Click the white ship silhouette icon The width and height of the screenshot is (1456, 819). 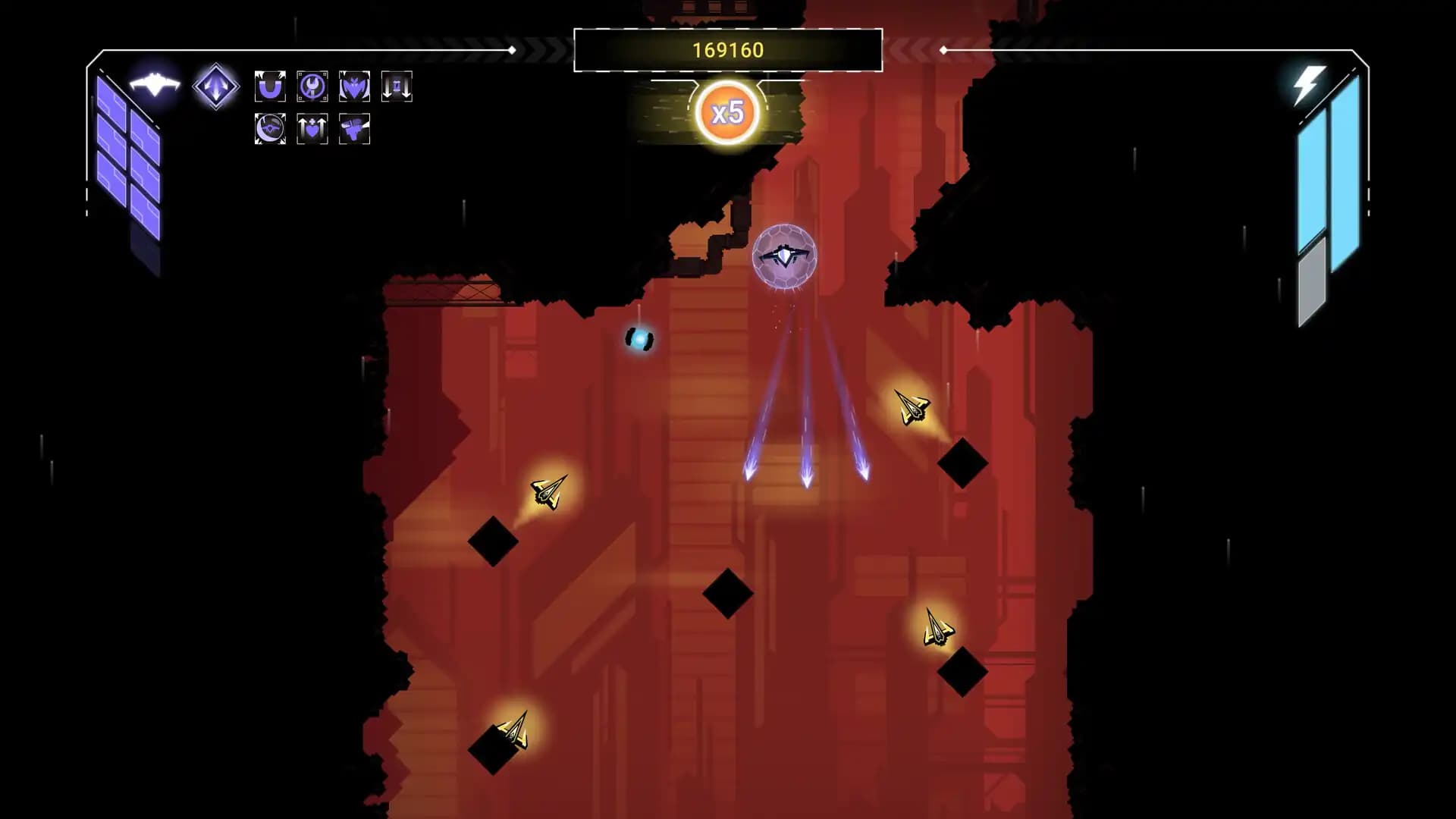[155, 85]
